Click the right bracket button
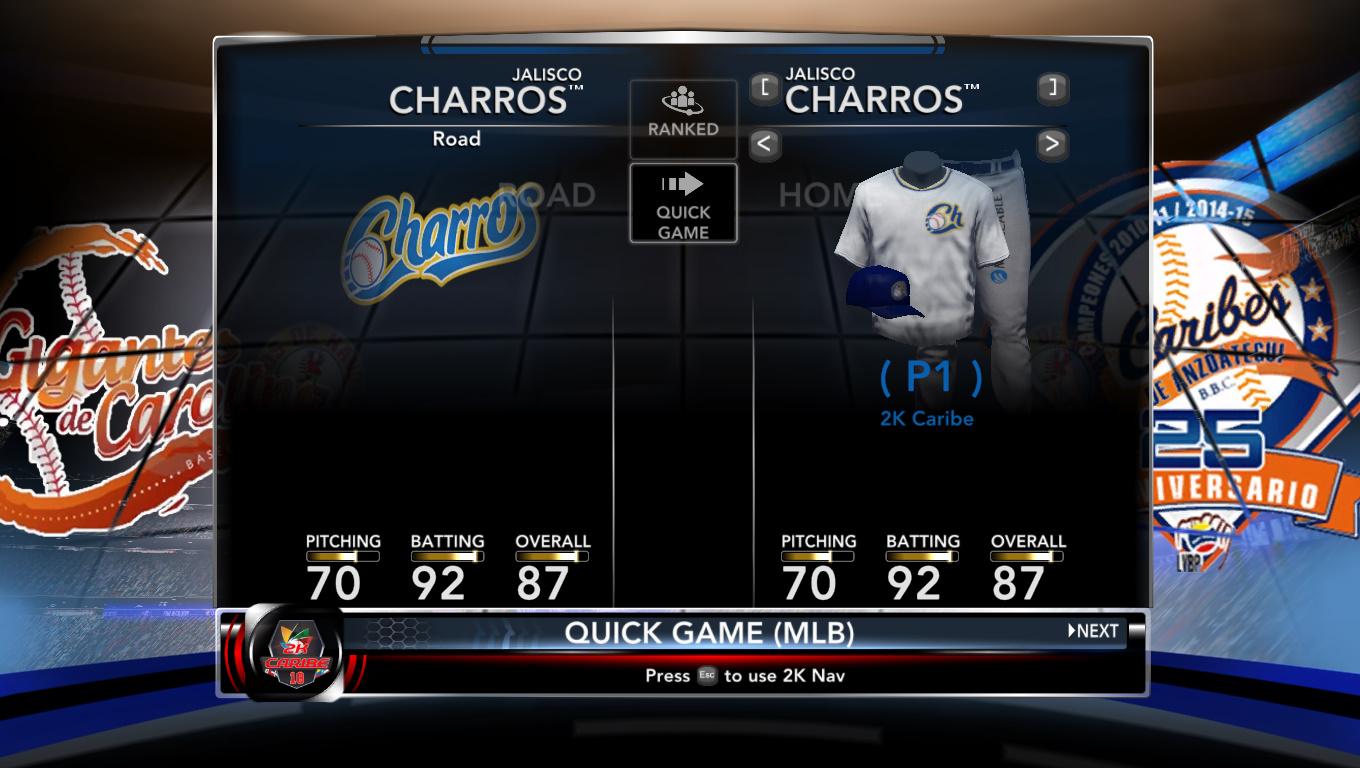Screen dimensions: 1360x768 coord(1051,88)
